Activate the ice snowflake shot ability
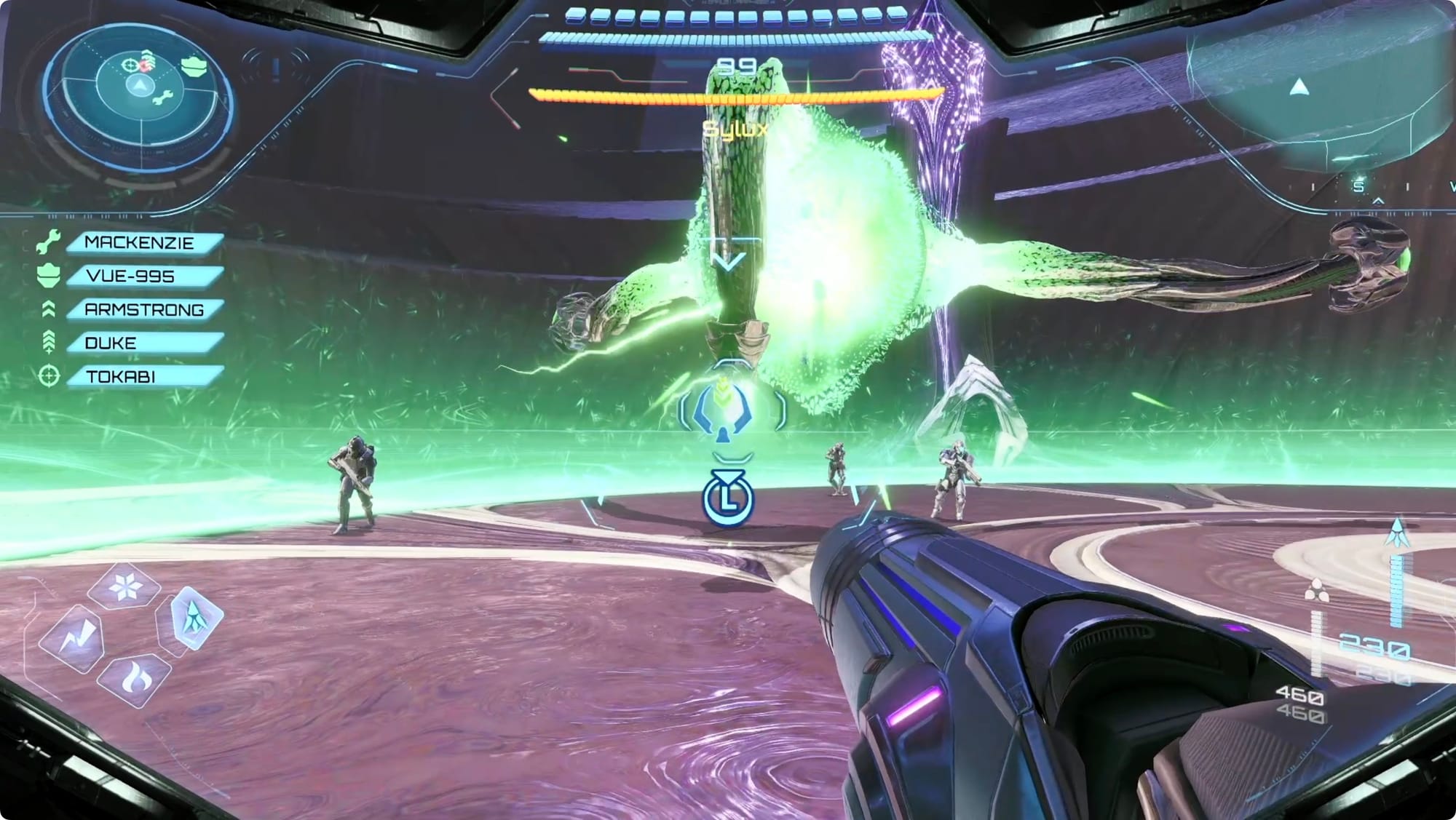1456x820 pixels. point(124,586)
